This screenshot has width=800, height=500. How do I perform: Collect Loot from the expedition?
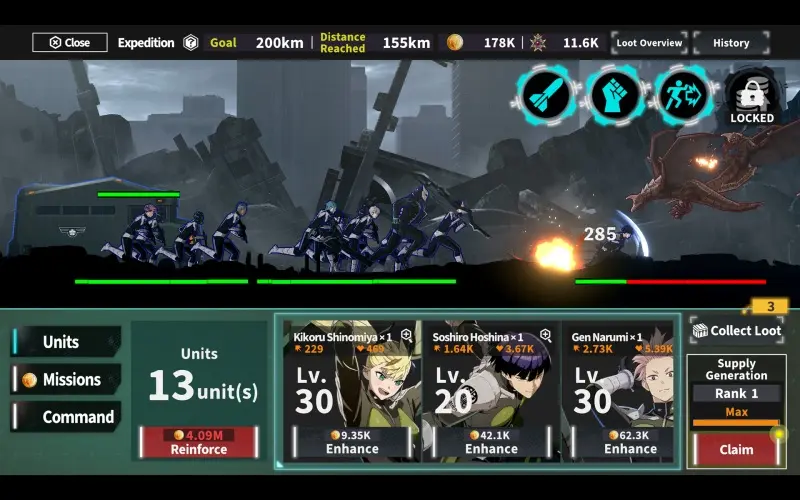(x=737, y=331)
